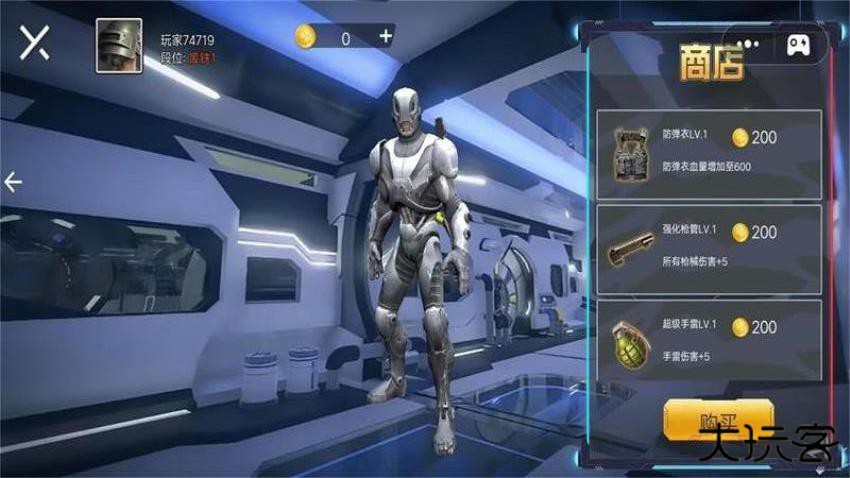Tap the gamepad overlay icon
The height and width of the screenshot is (478, 850).
click(798, 44)
